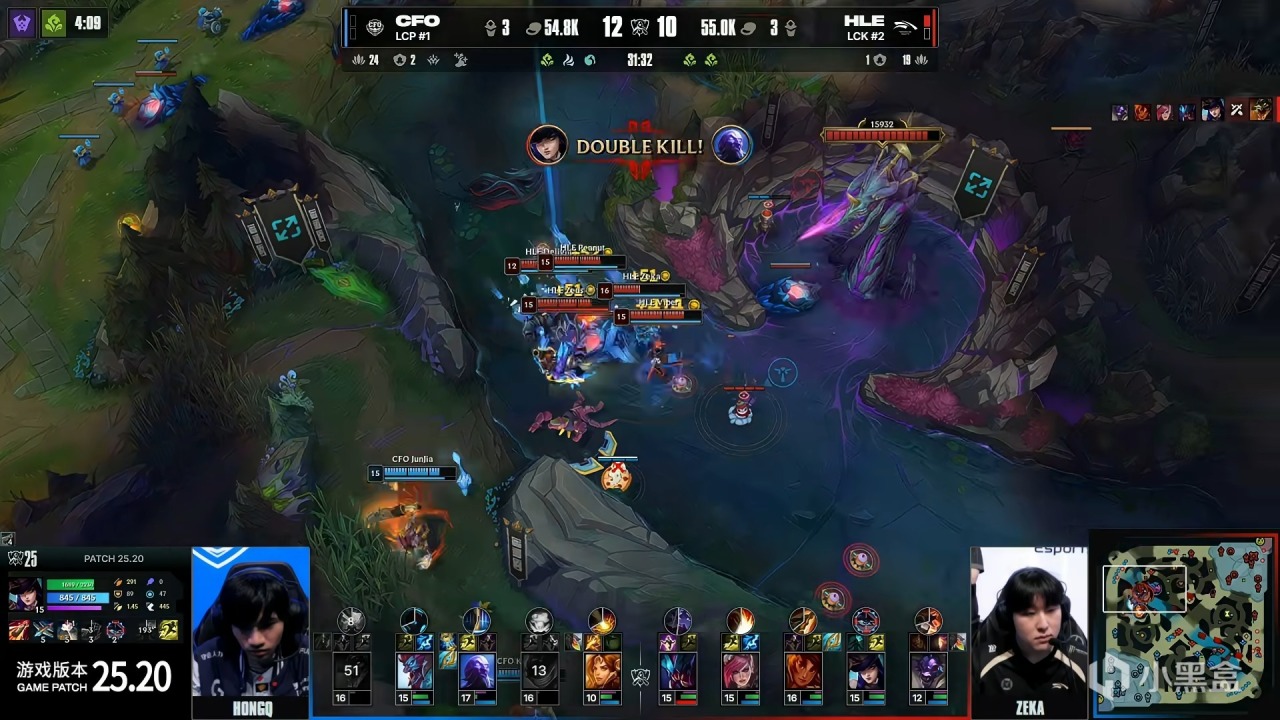The image size is (1280, 720).
Task: Click the Caitlyn portrait in the kill feed
Action: click(x=547, y=146)
